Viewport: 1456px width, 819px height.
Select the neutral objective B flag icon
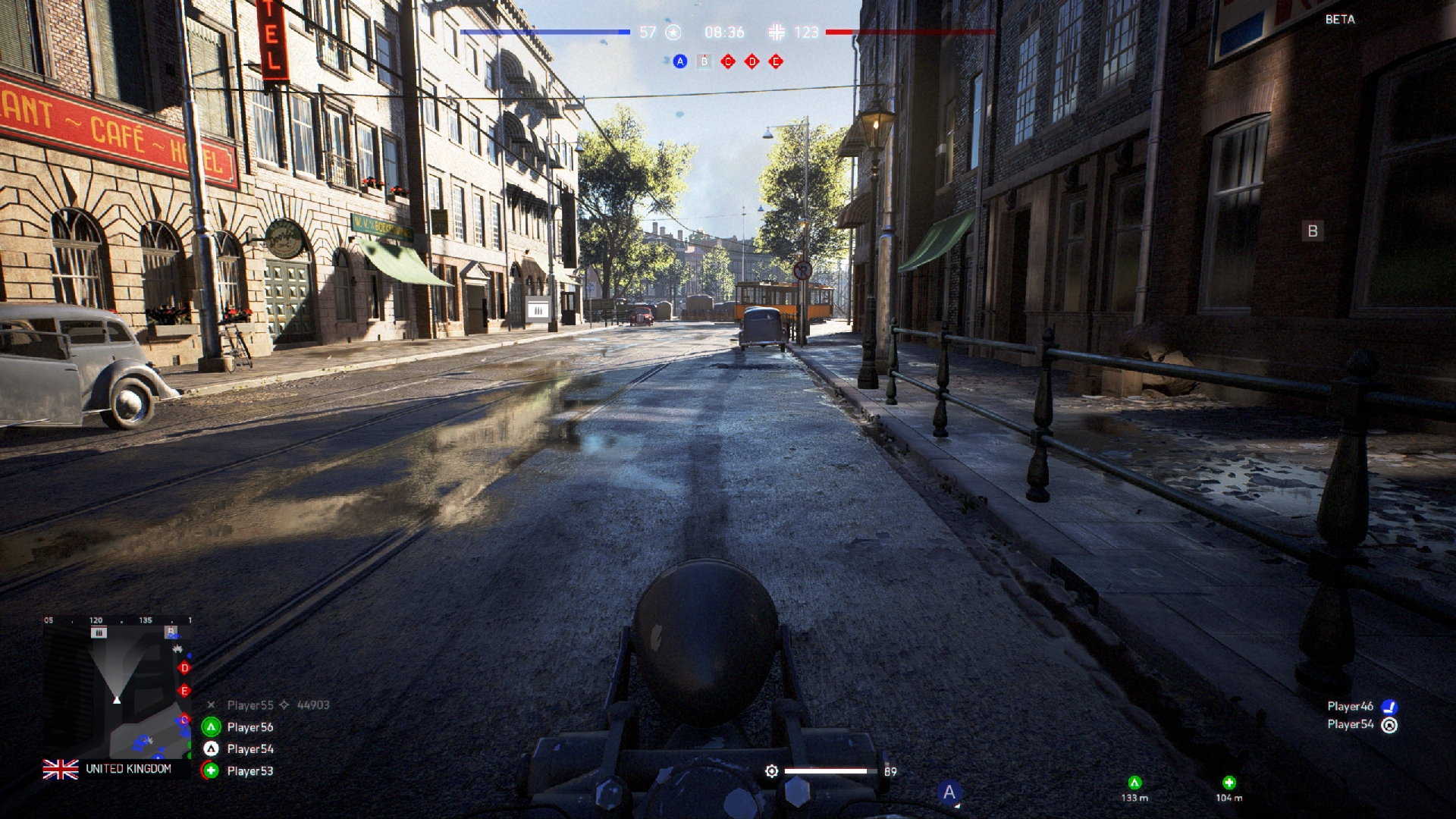pos(704,61)
